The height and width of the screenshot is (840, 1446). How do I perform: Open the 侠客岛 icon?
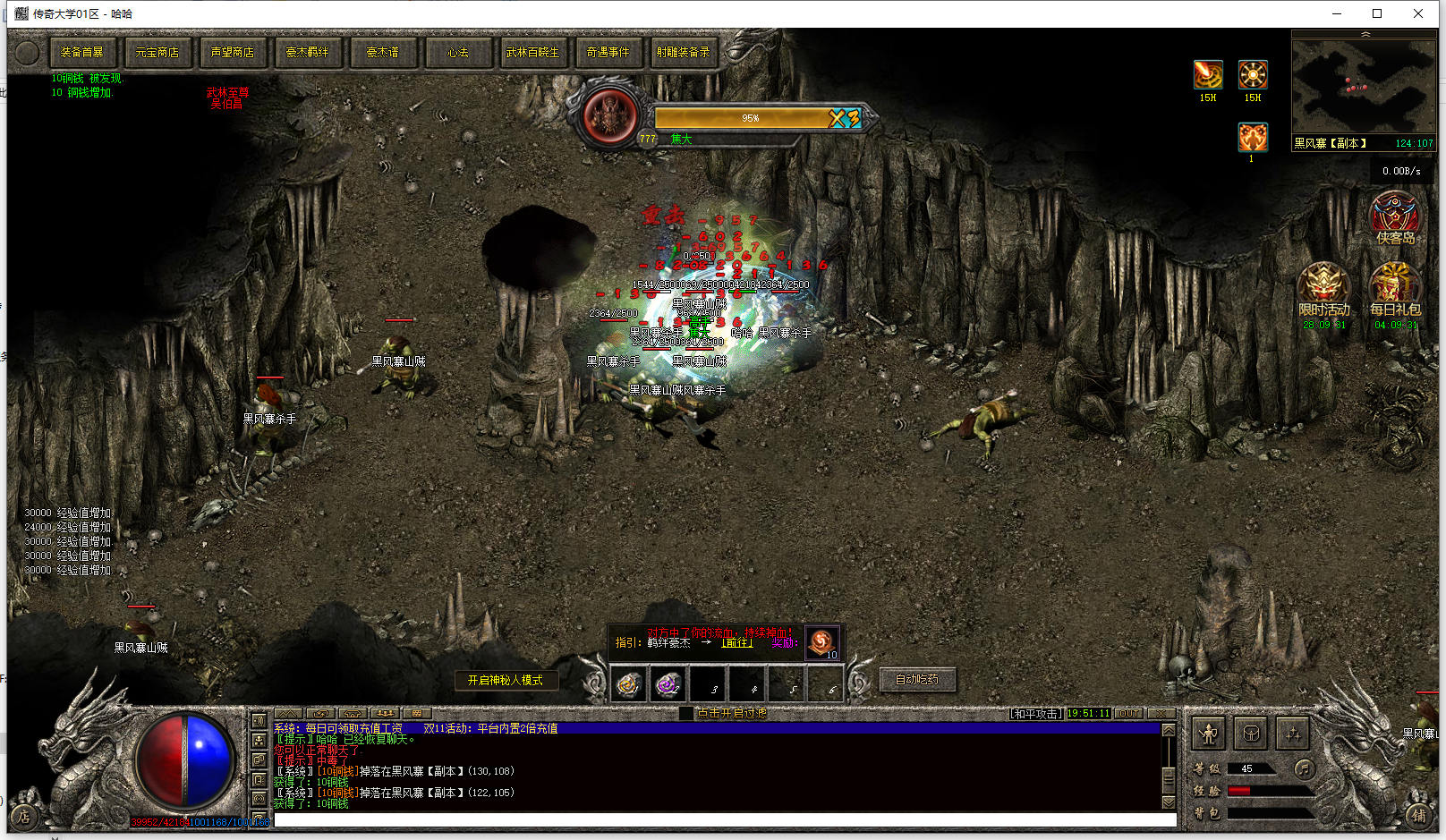pyautogui.click(x=1394, y=218)
